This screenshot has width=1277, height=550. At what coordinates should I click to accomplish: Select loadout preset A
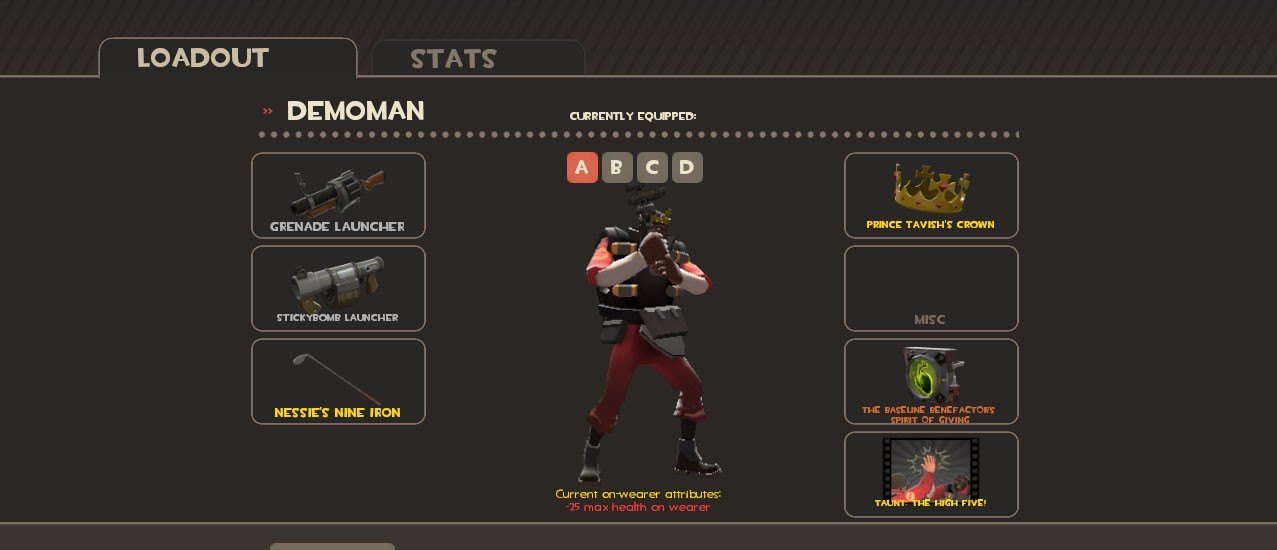coord(582,167)
